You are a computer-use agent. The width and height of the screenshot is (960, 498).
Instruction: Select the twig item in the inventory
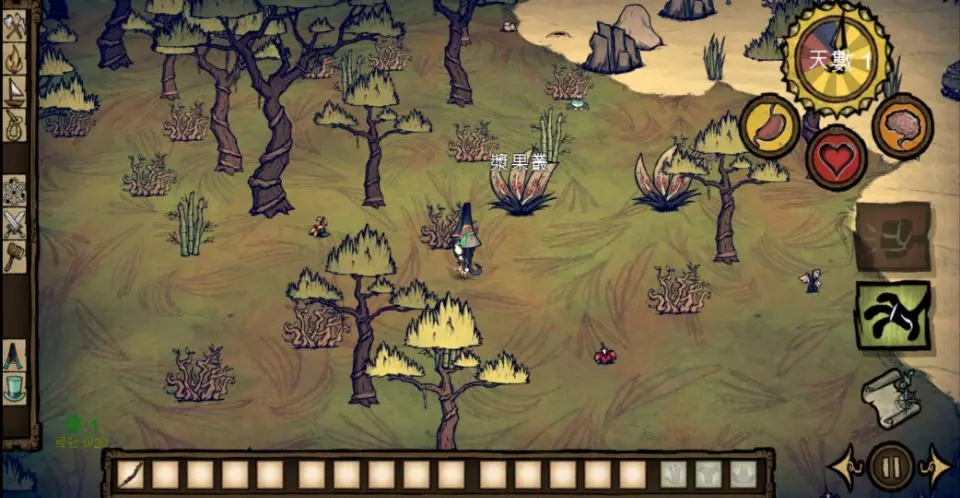point(130,474)
